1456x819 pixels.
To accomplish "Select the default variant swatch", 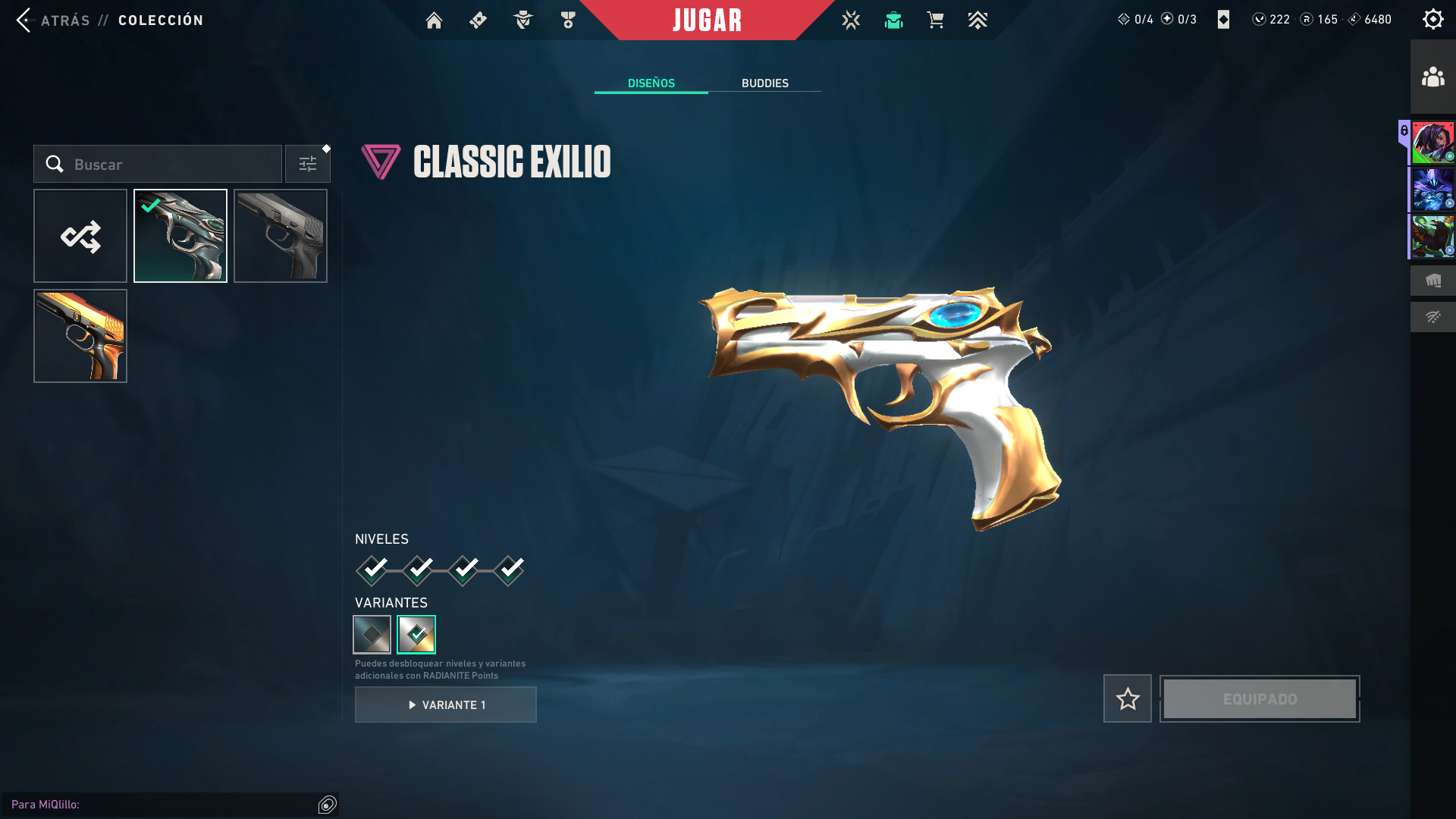I will 372,634.
